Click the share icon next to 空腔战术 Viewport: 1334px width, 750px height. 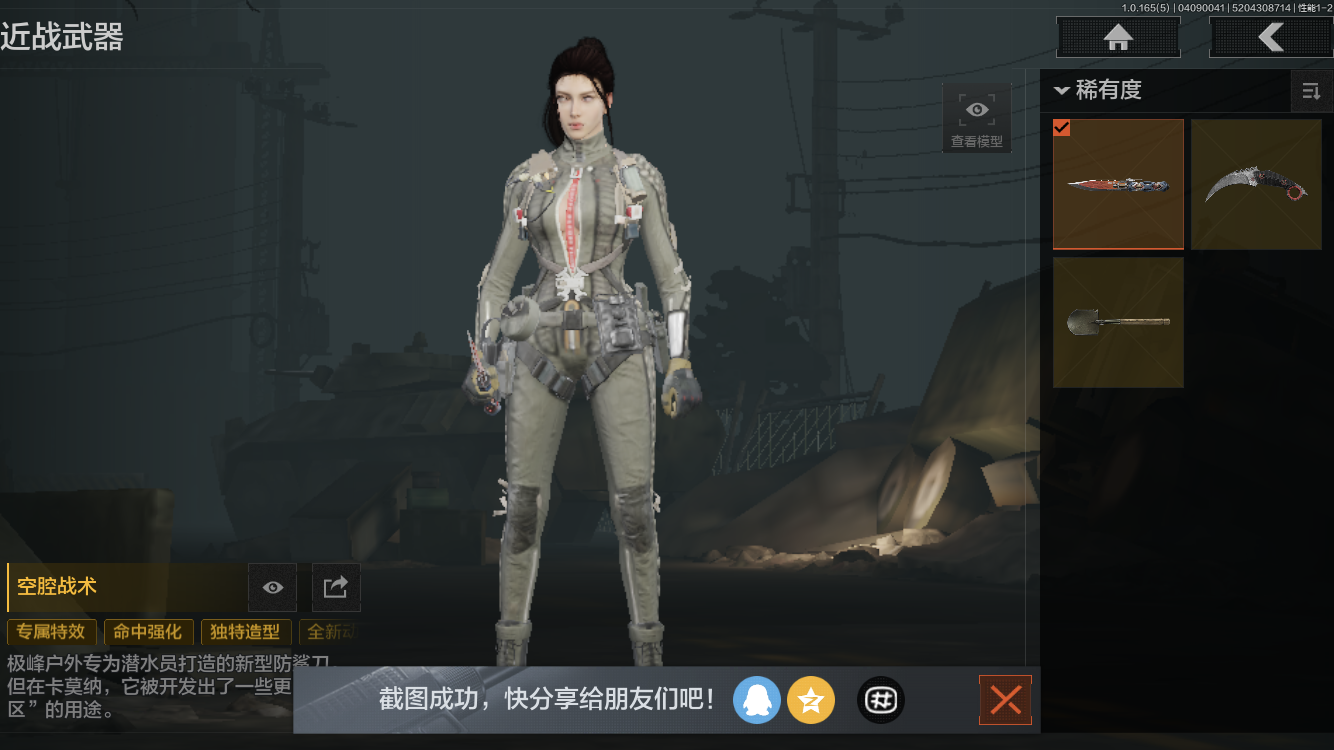click(x=336, y=587)
